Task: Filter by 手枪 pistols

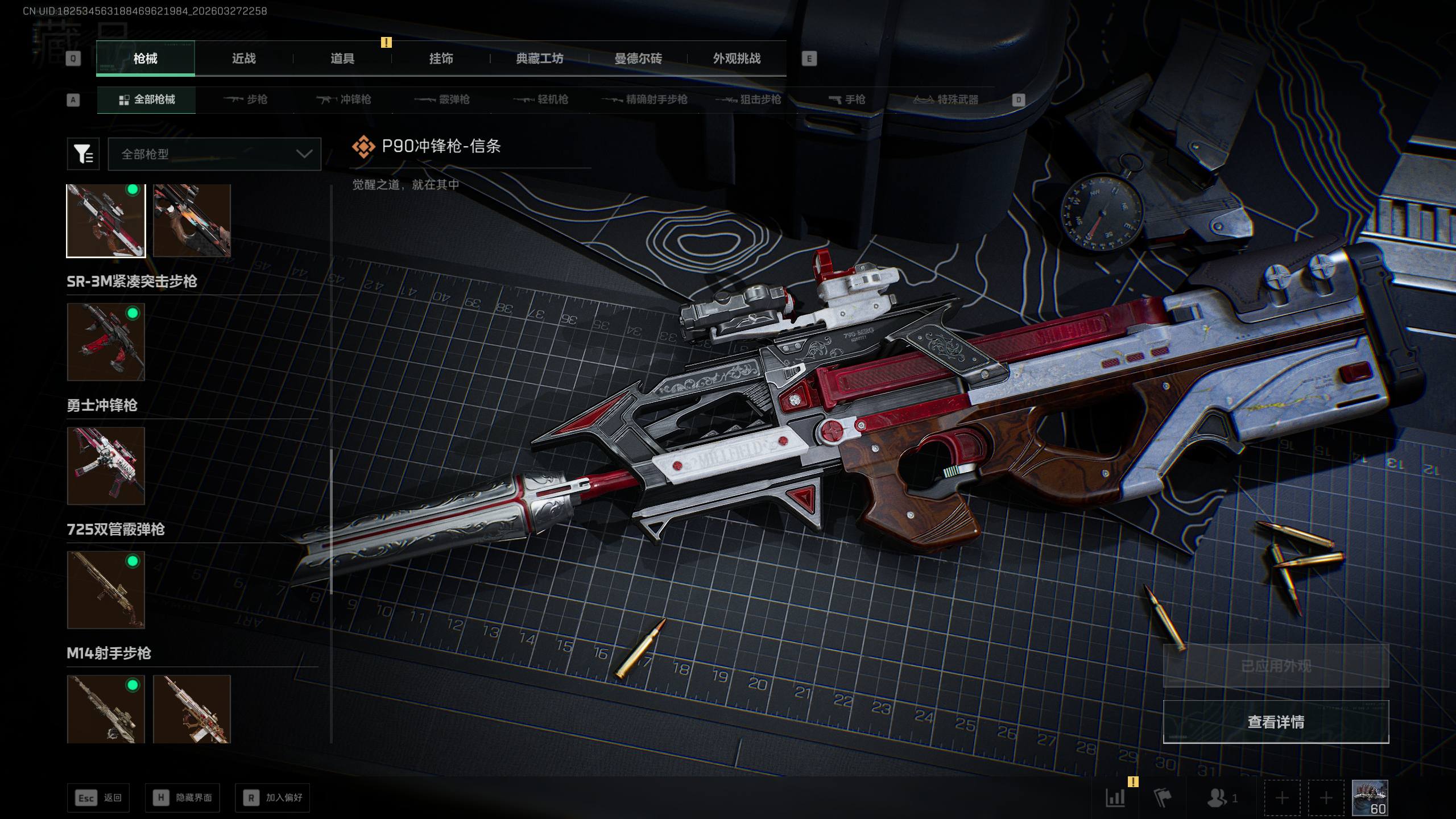Action: 847,100
